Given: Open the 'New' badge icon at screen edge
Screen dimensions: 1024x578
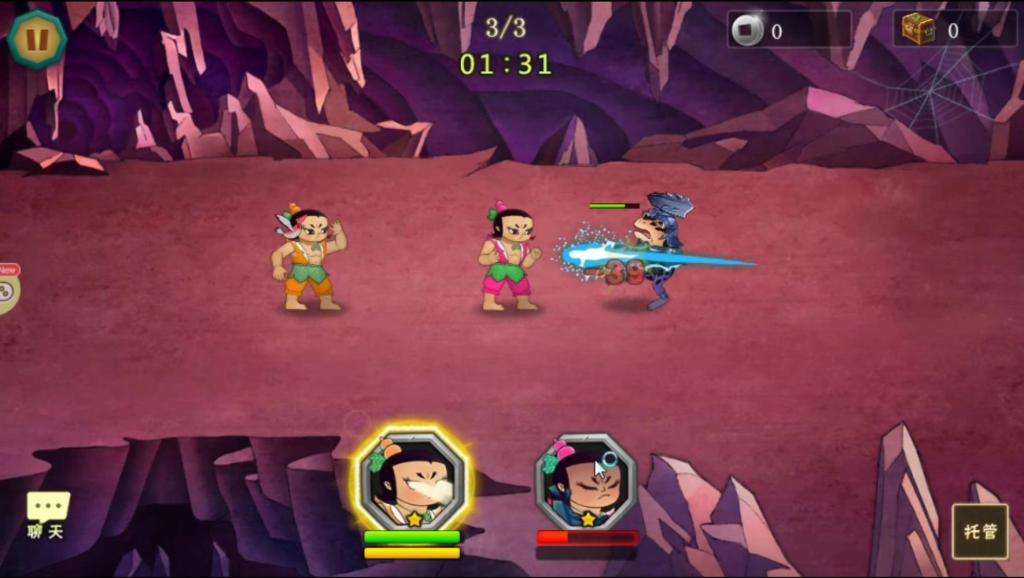Looking at the screenshot, I should [x=8, y=288].
